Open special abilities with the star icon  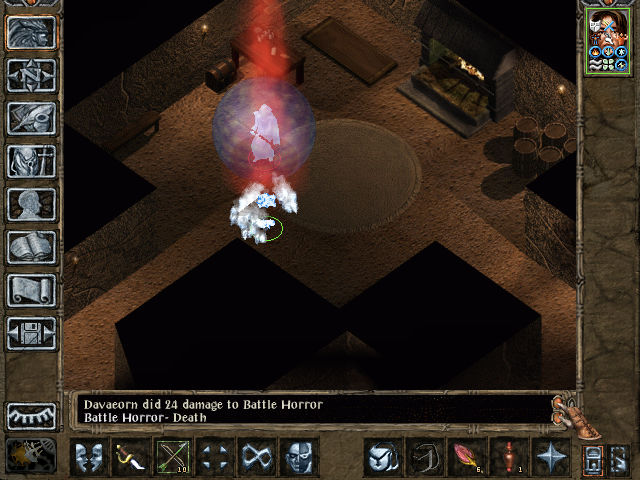click(550, 457)
